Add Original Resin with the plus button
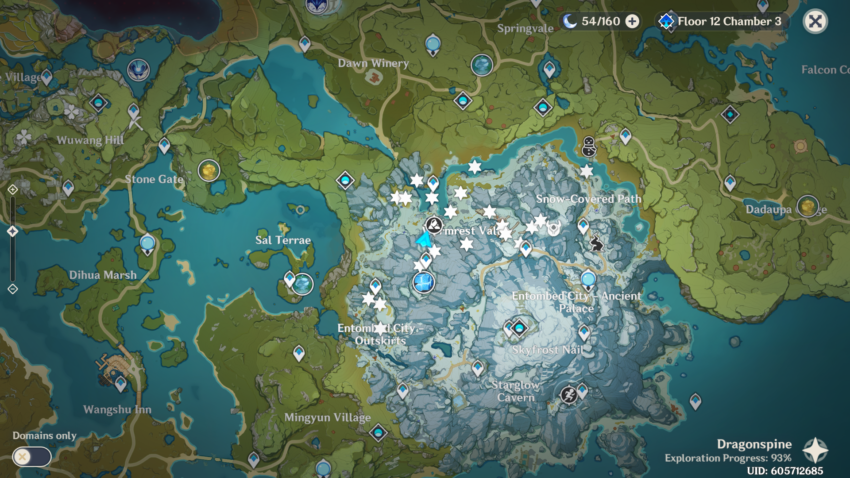 pos(632,21)
